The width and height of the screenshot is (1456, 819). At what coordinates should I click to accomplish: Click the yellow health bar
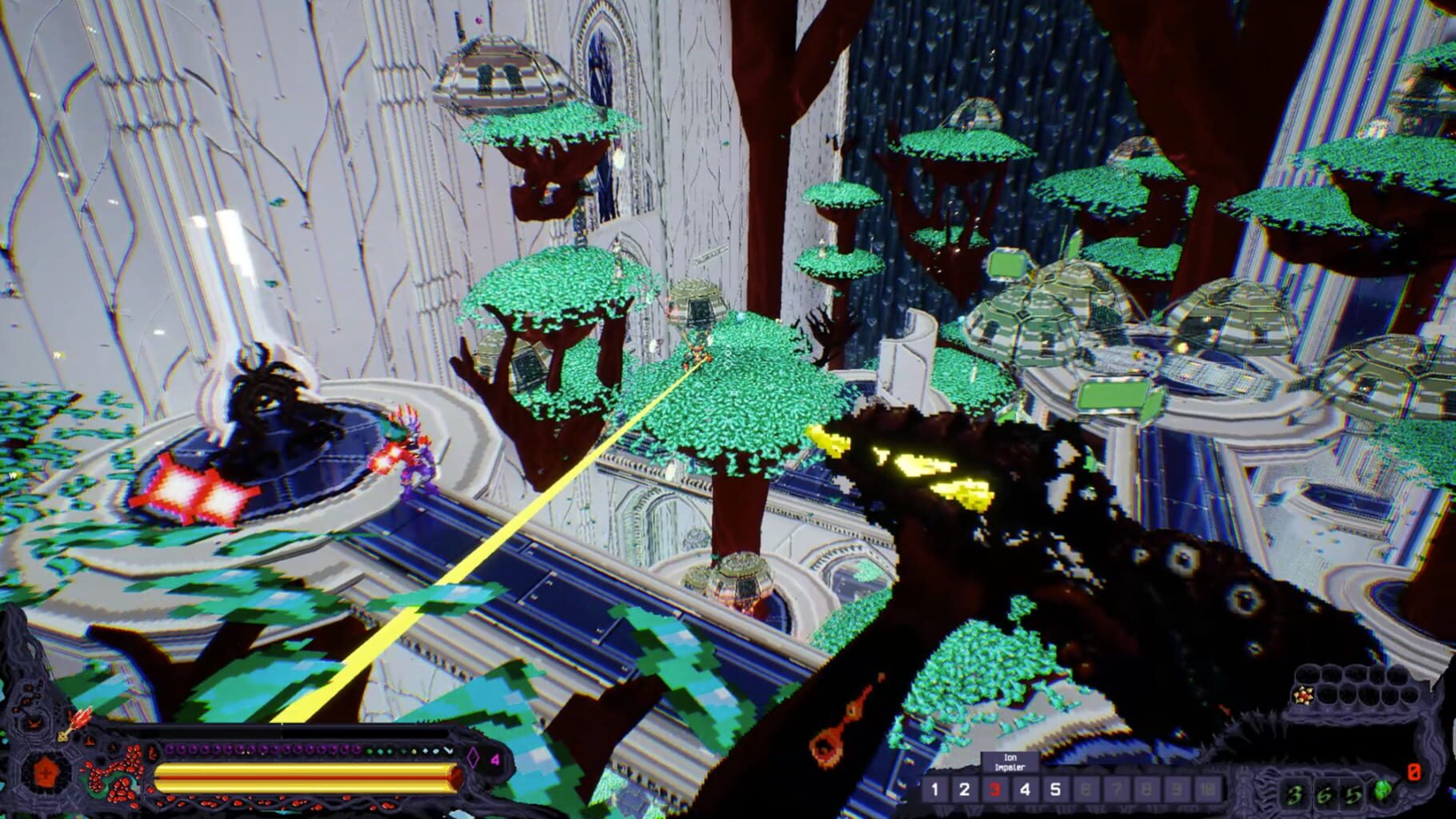[308, 777]
